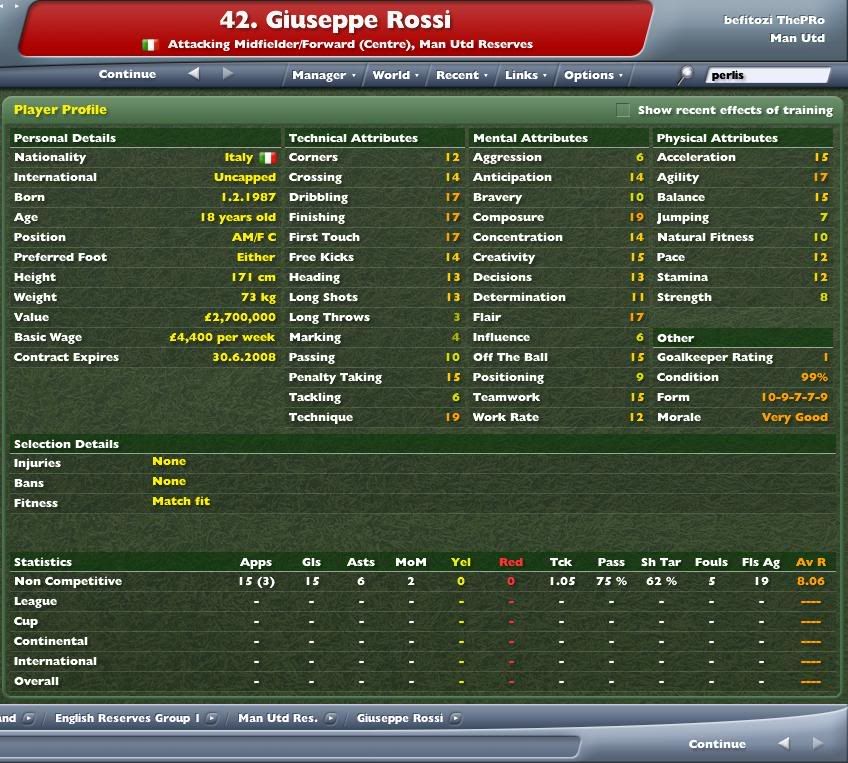Toggle Show recent effects of training

(623, 110)
